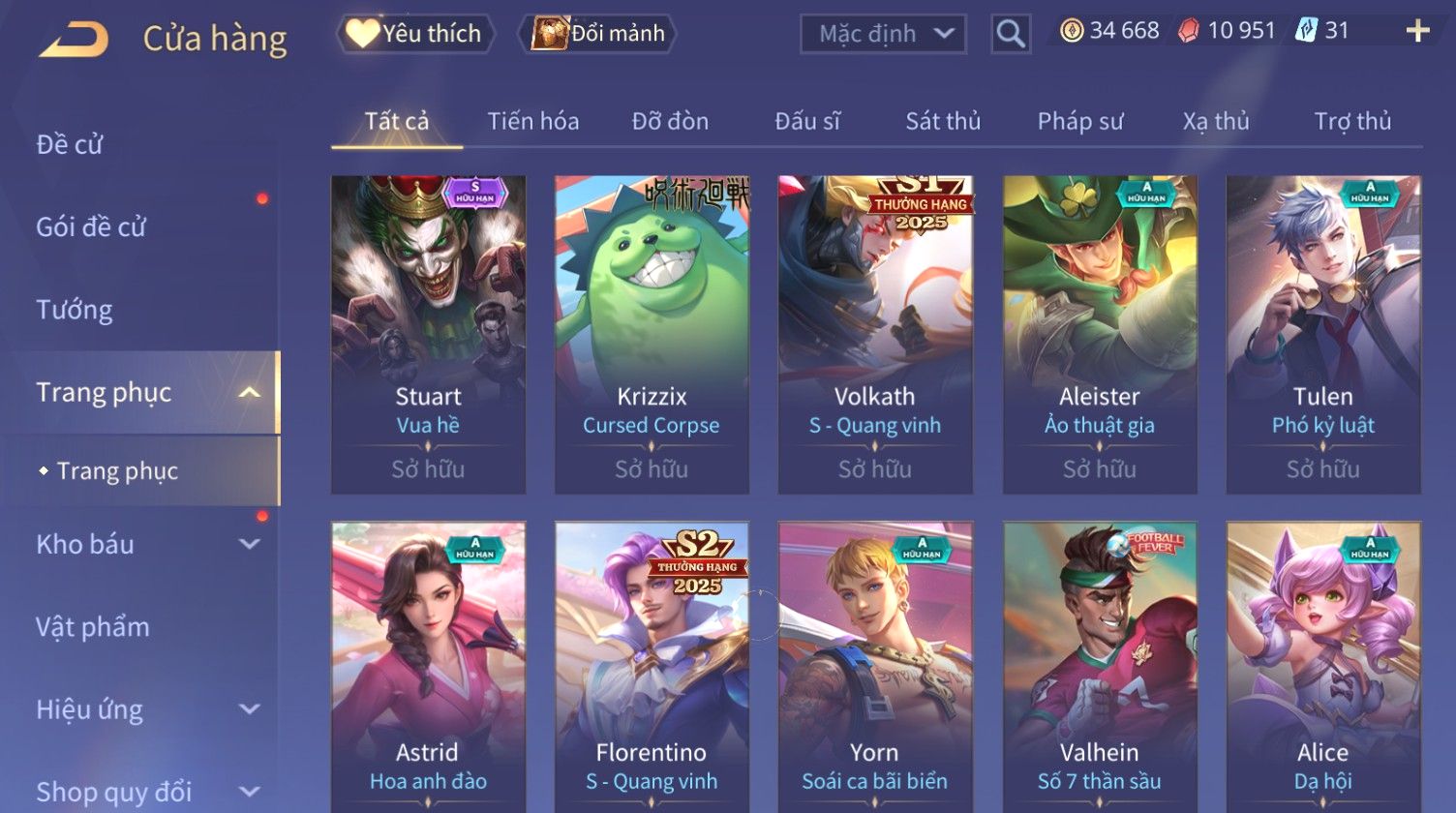Choose the Krizzix Cursed Corpse skin
Image resolution: width=1456 pixels, height=813 pixels.
pos(652,334)
